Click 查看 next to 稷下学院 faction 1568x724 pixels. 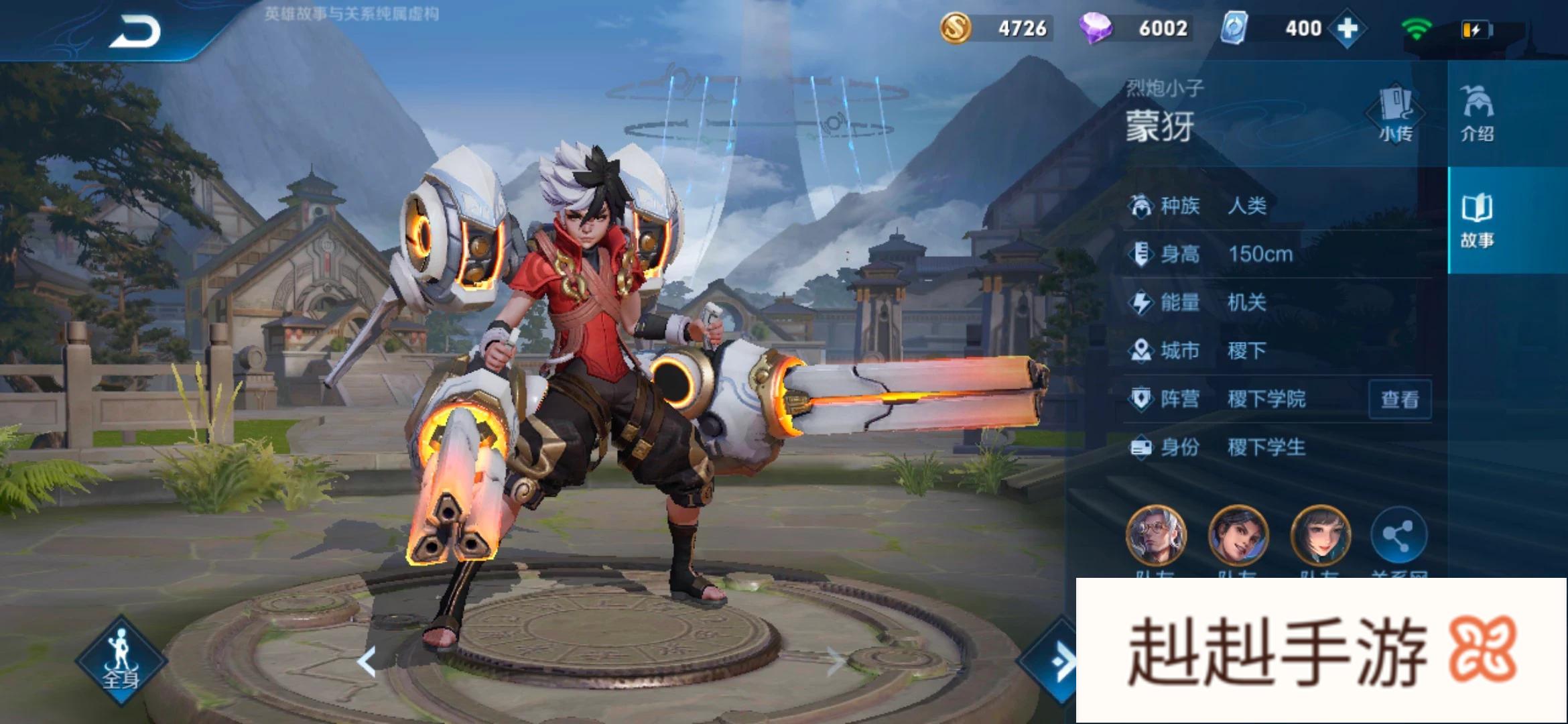(x=1400, y=400)
